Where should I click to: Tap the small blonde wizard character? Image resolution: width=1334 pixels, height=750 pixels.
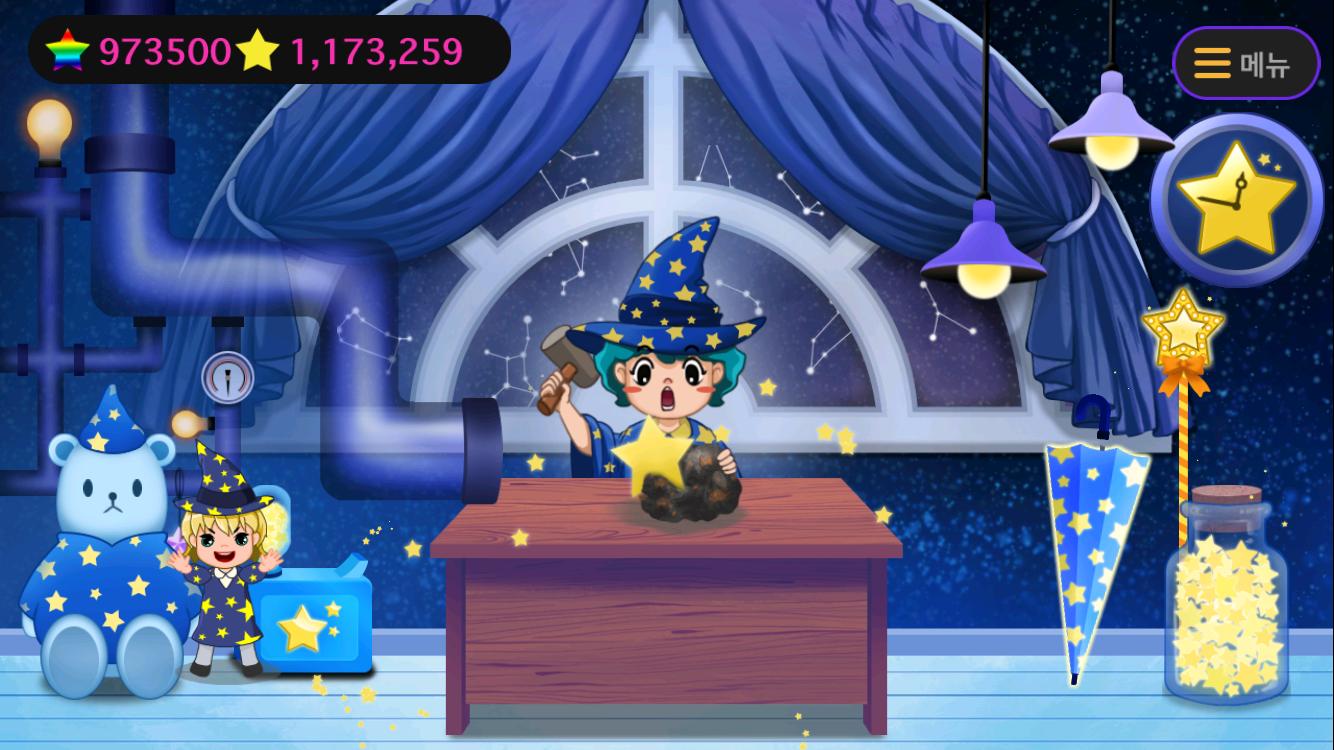(x=222, y=555)
